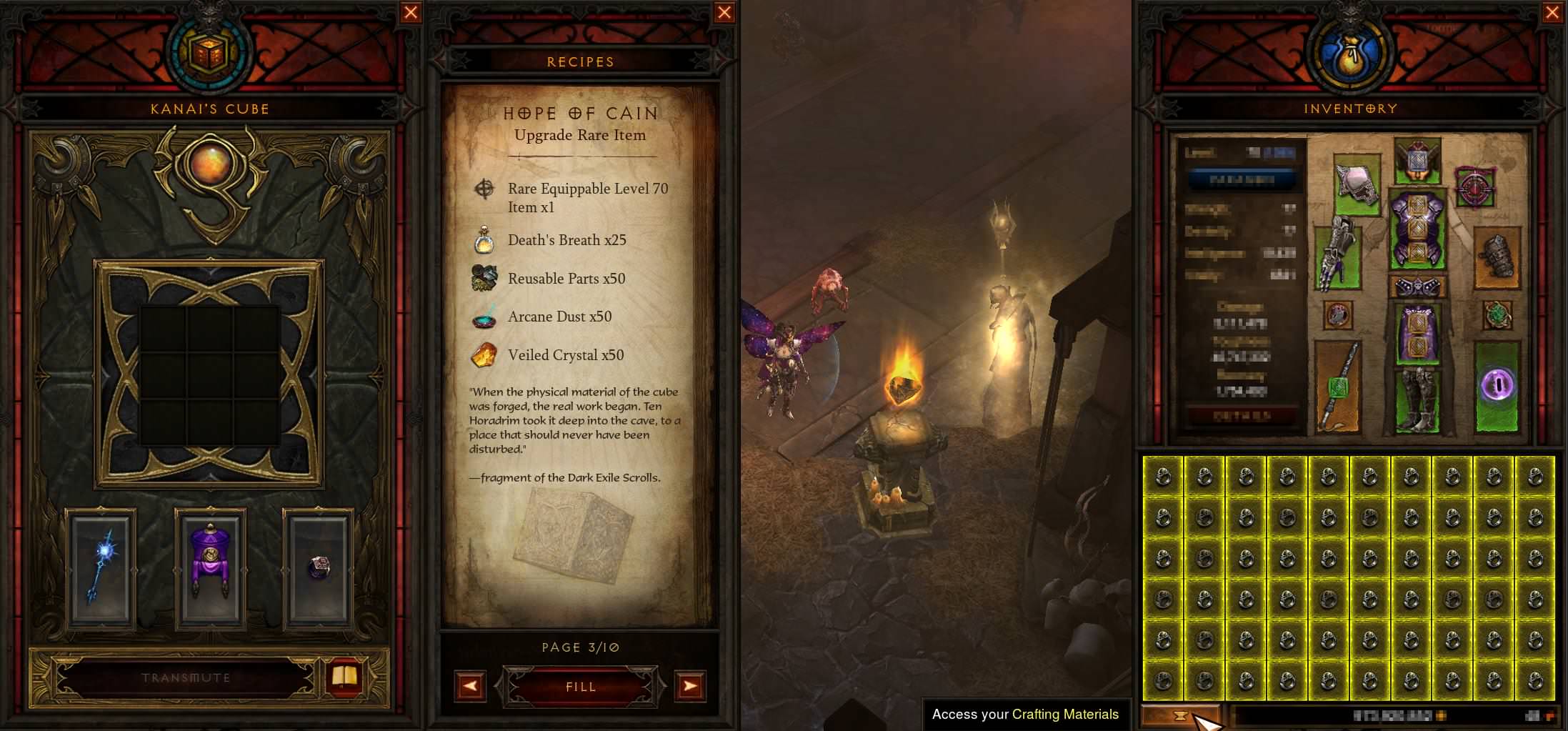
Task: Open the Crafting Materials tab
Action: 1180,715
